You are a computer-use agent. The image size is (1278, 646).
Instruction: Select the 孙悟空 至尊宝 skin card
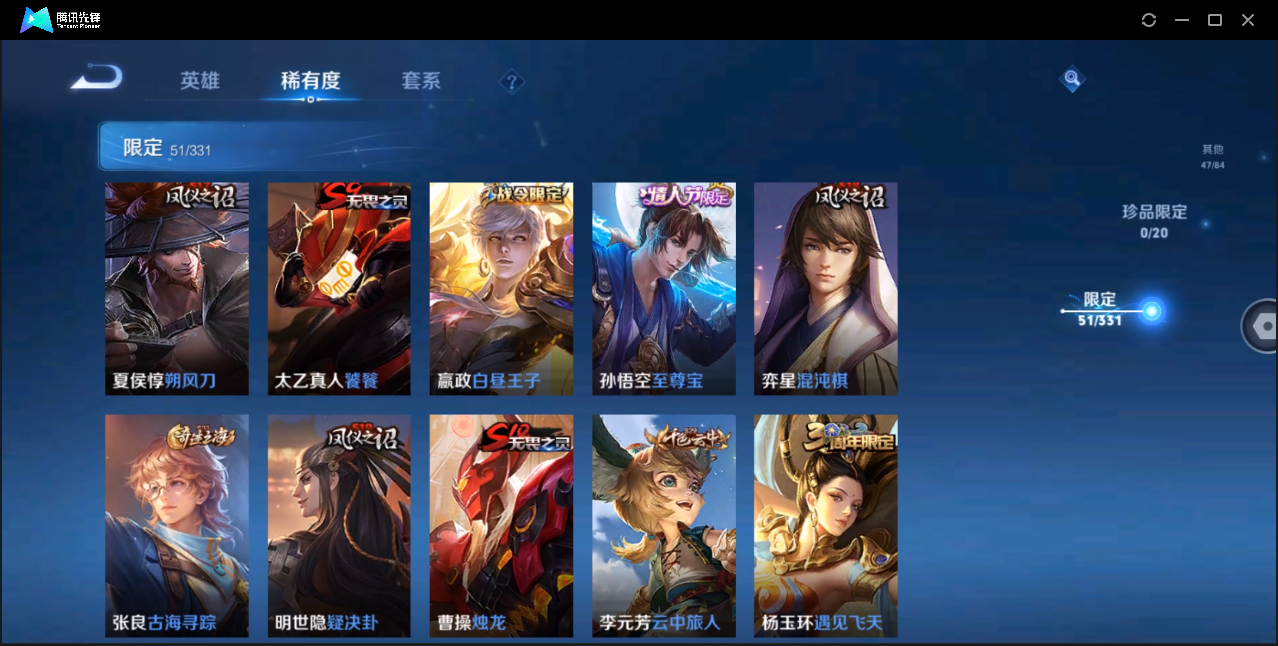[x=663, y=289]
